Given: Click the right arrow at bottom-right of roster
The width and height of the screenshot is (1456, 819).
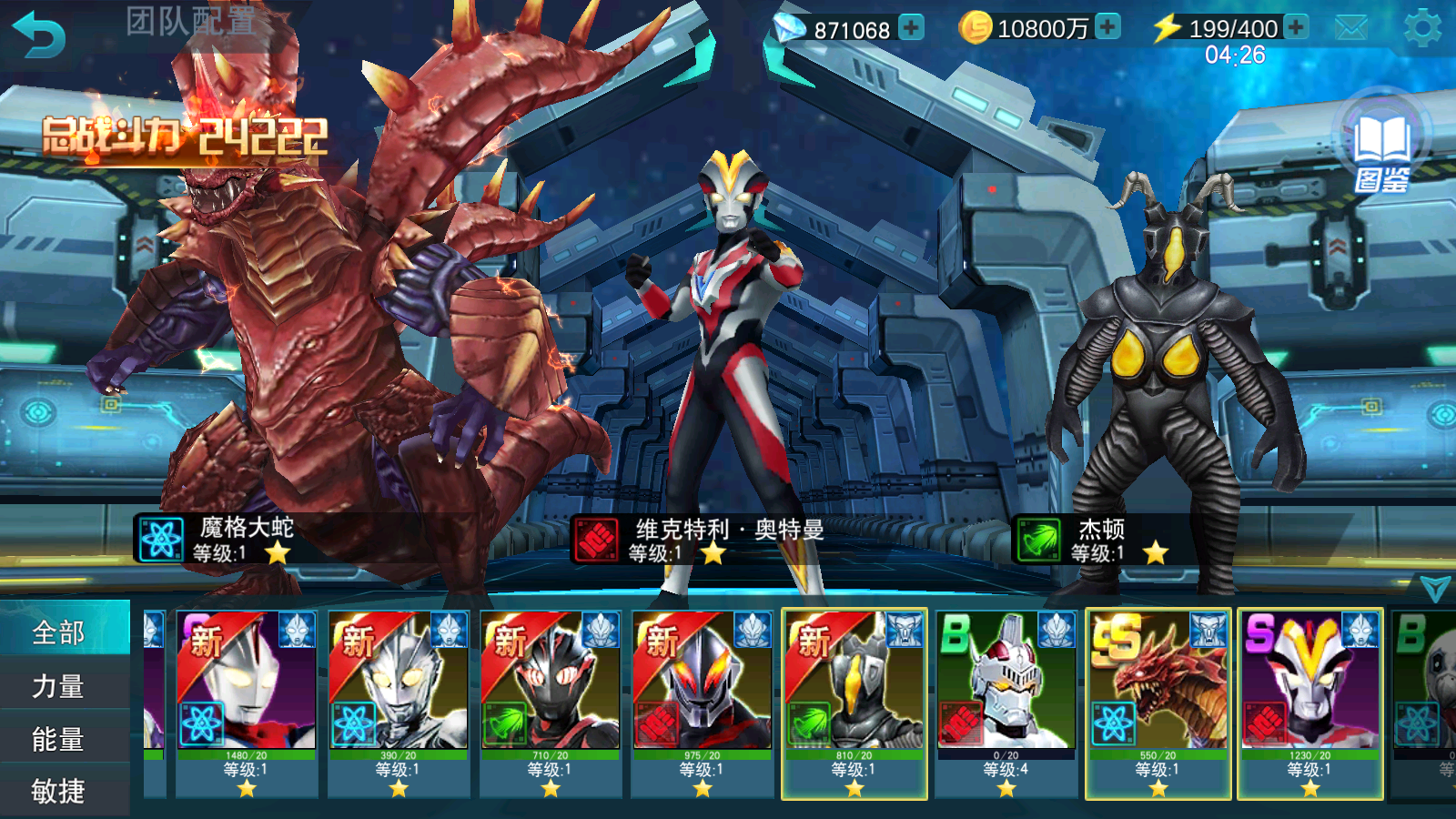Looking at the screenshot, I should click(x=1436, y=587).
